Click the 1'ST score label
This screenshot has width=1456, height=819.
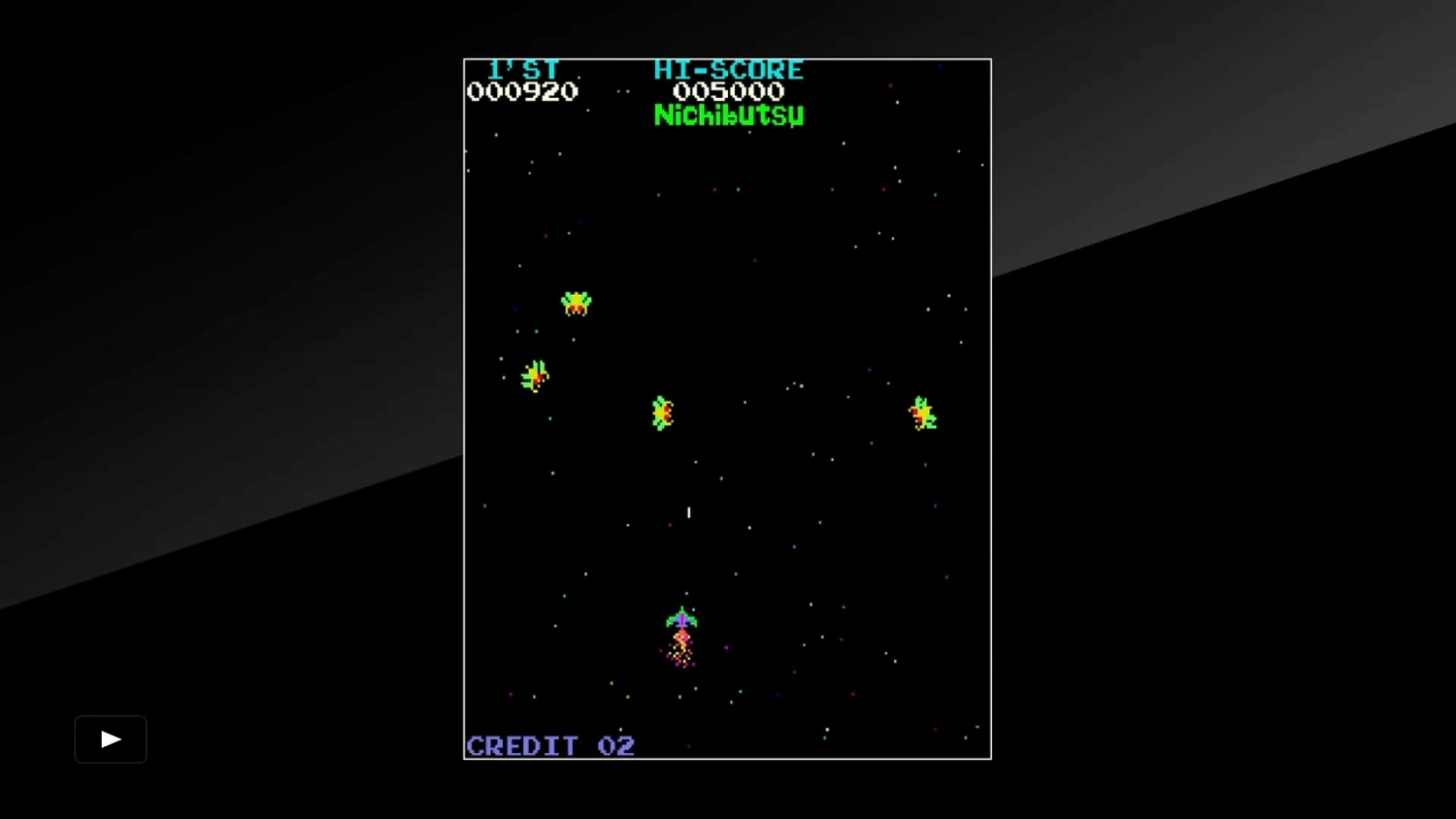click(x=525, y=69)
